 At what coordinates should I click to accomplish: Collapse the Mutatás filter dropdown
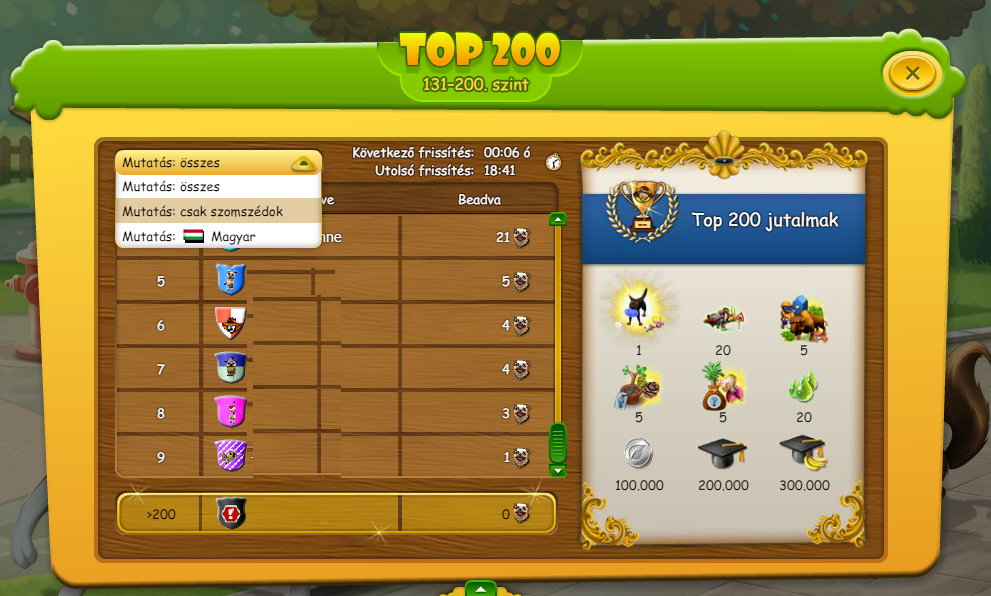303,163
